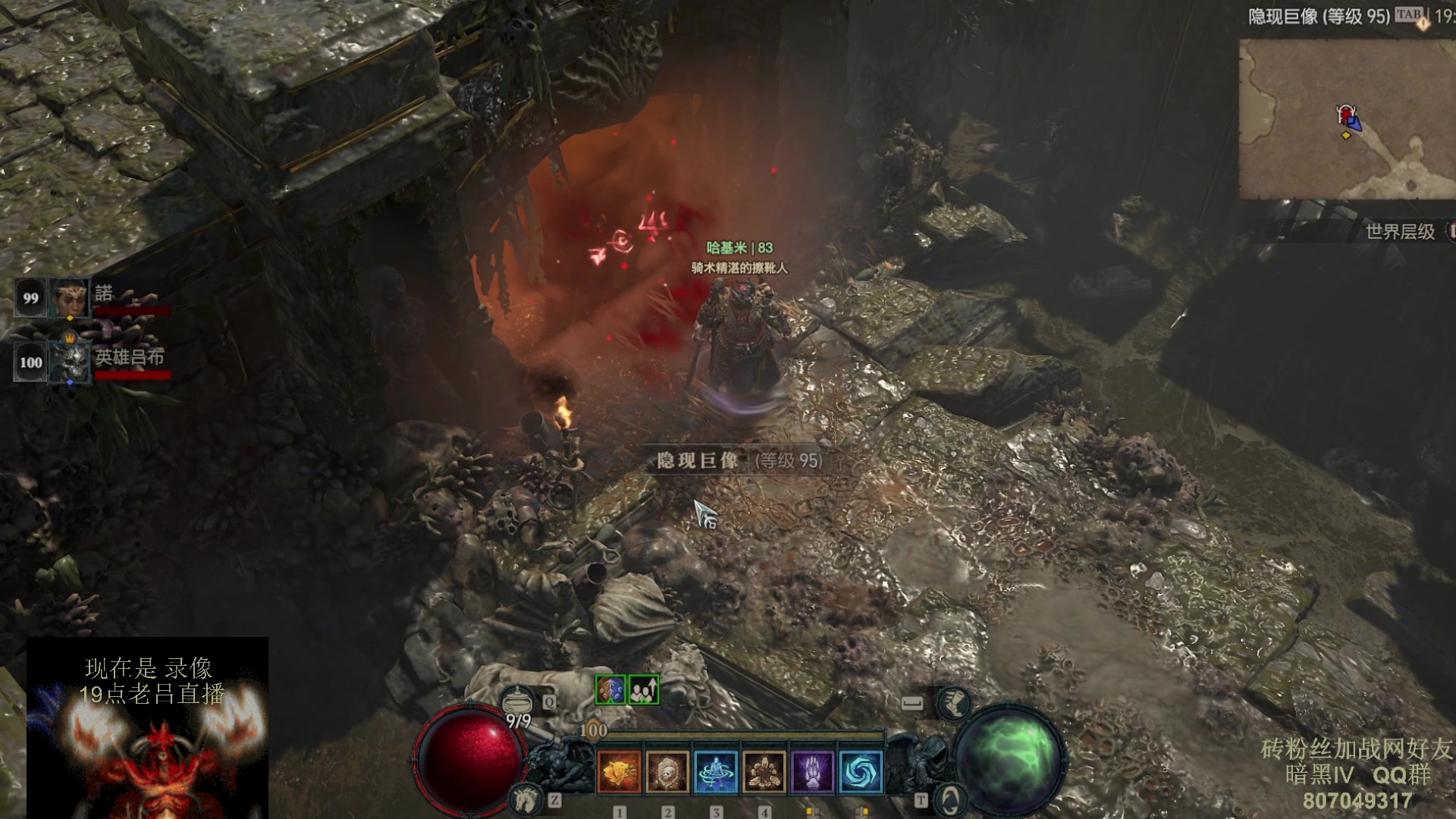The height and width of the screenshot is (819, 1456).
Task: Use the cyan hurricane swirl skill
Action: click(861, 772)
